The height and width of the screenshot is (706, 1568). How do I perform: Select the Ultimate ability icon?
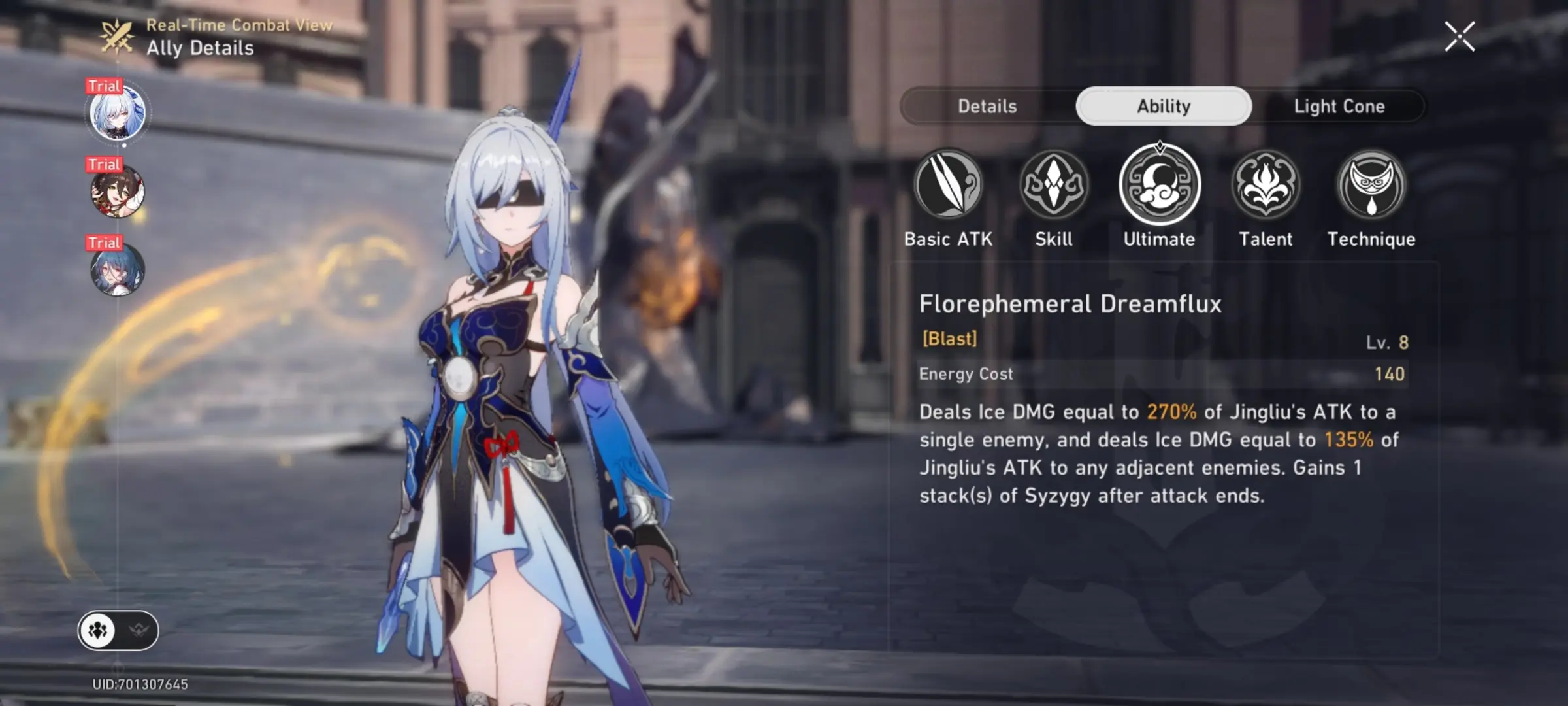point(1160,185)
